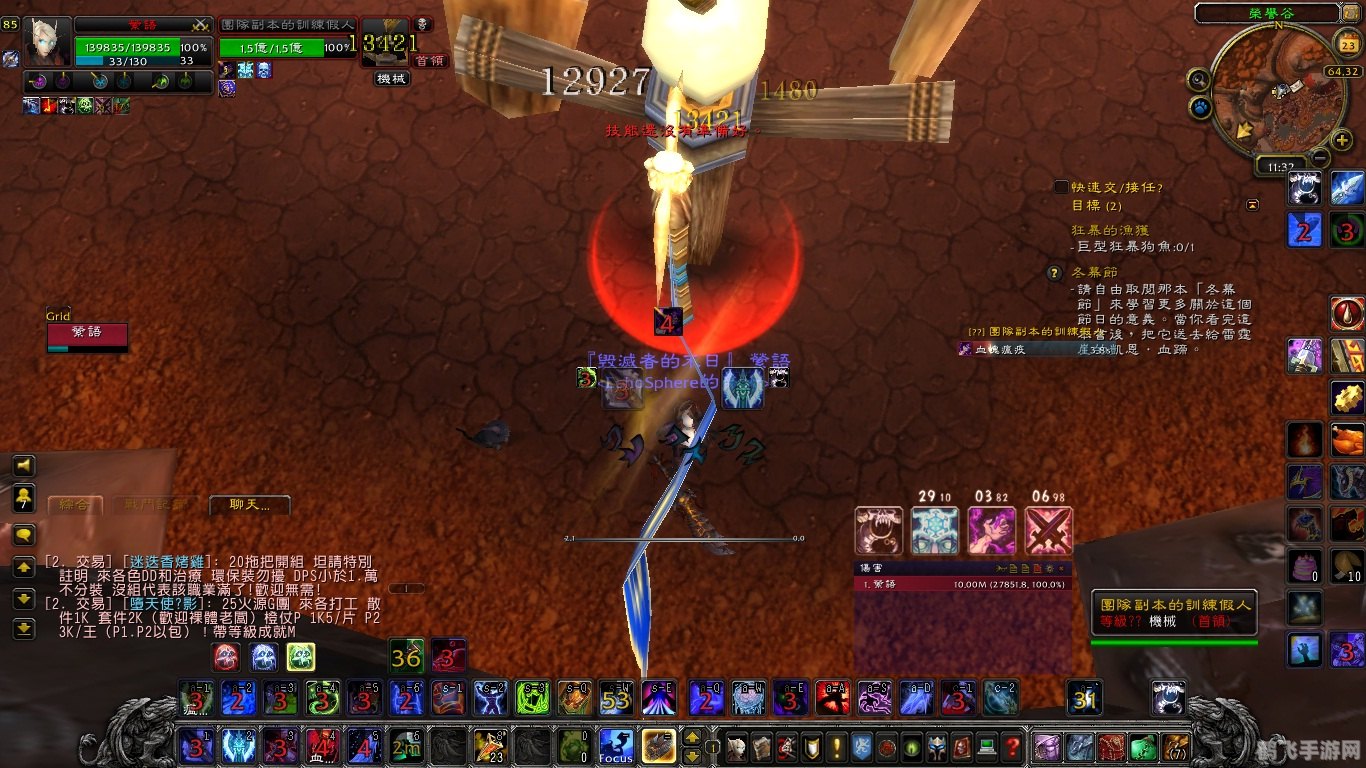Open the 戰鬥記錄 combat log tab
This screenshot has height=768, width=1366.
148,505
